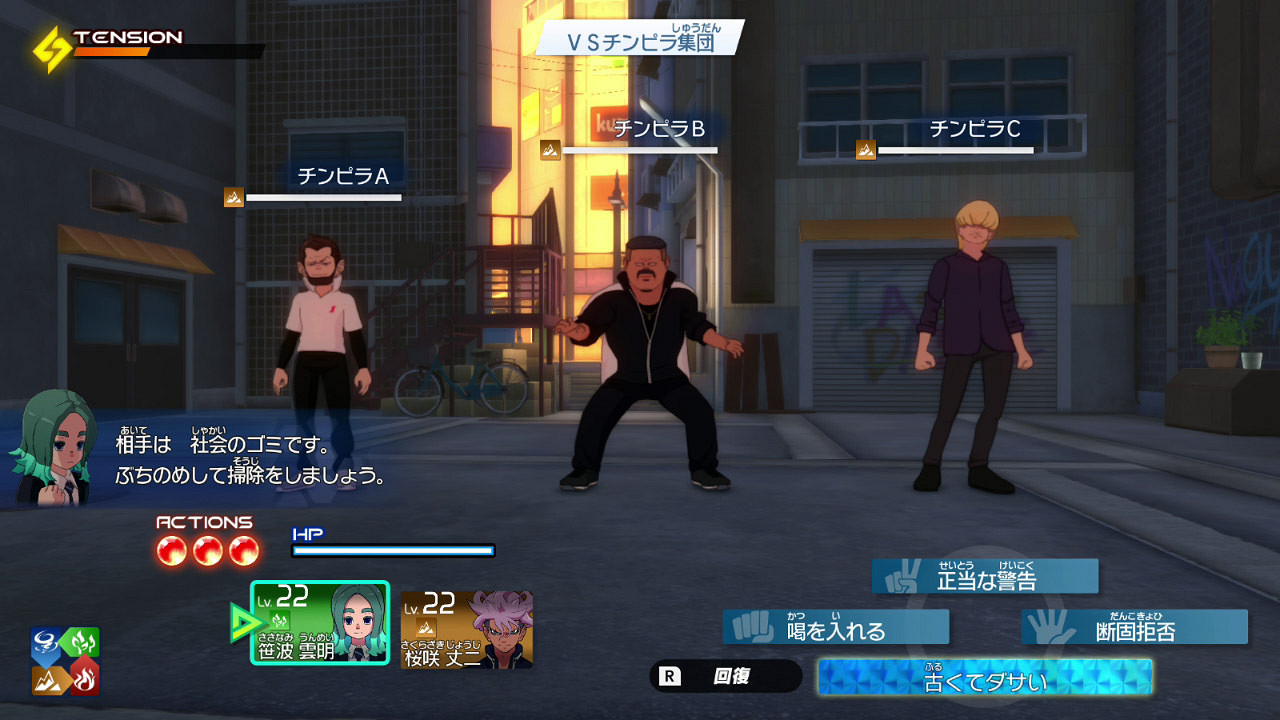Image resolution: width=1280 pixels, height=720 pixels.
Task: Select the blue wind element icon
Action: 44,640
